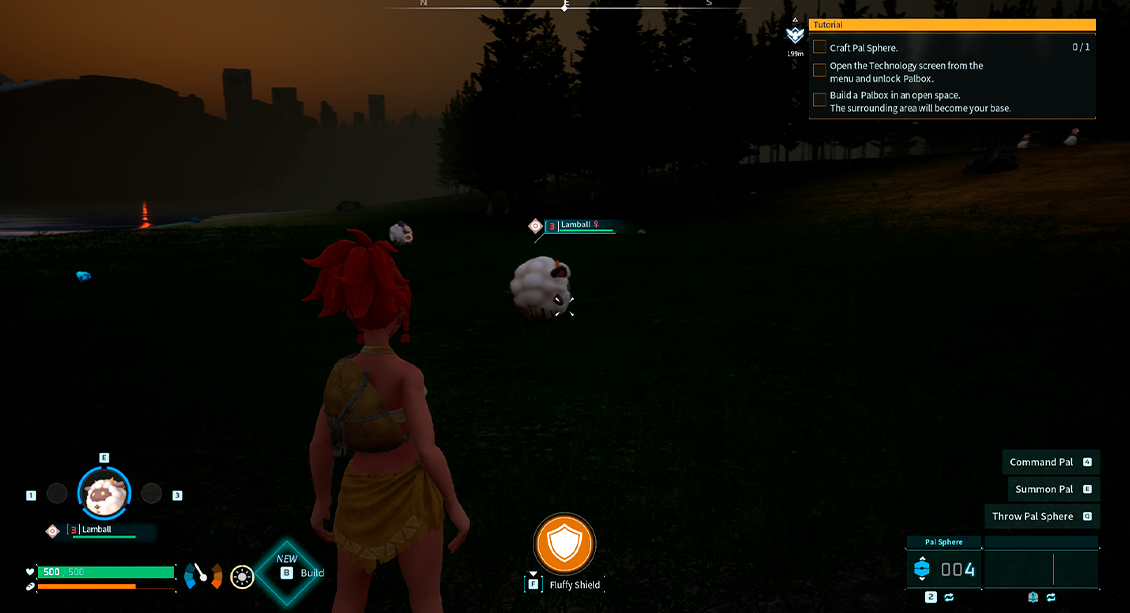This screenshot has width=1130, height=613.
Task: Choose the Summon Pal option
Action: click(x=1050, y=489)
